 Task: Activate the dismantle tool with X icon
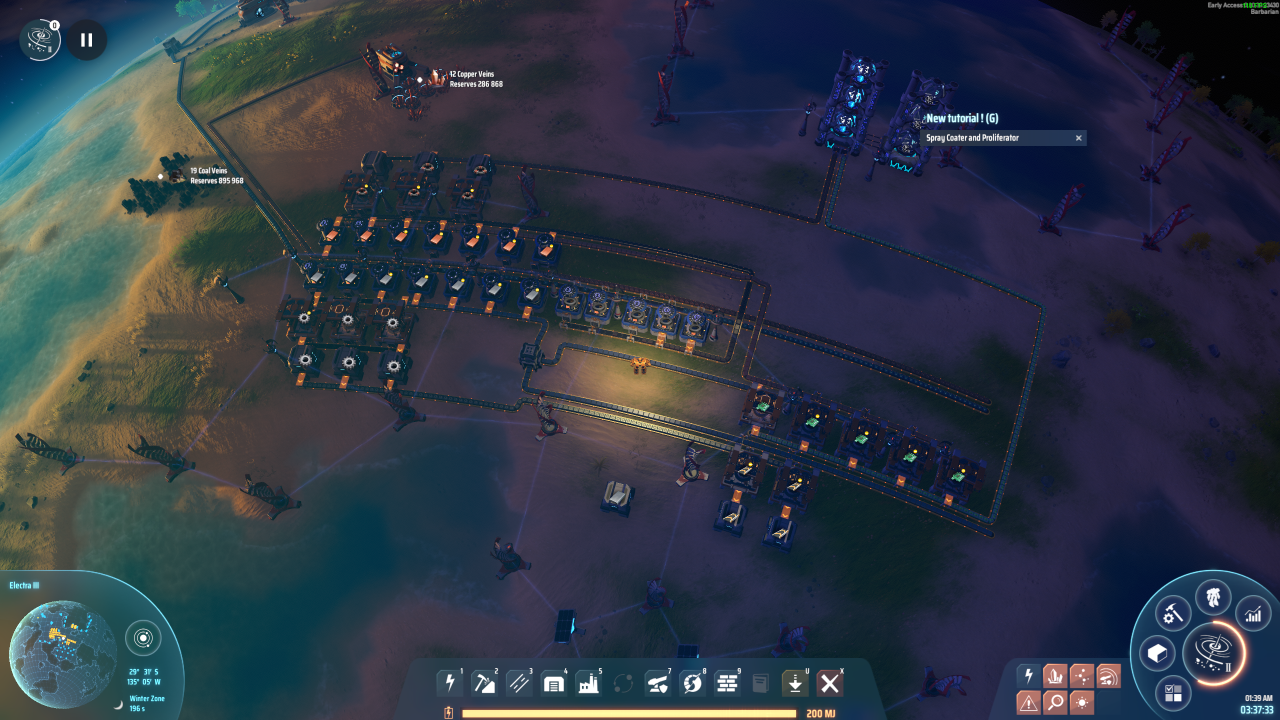pyautogui.click(x=829, y=683)
